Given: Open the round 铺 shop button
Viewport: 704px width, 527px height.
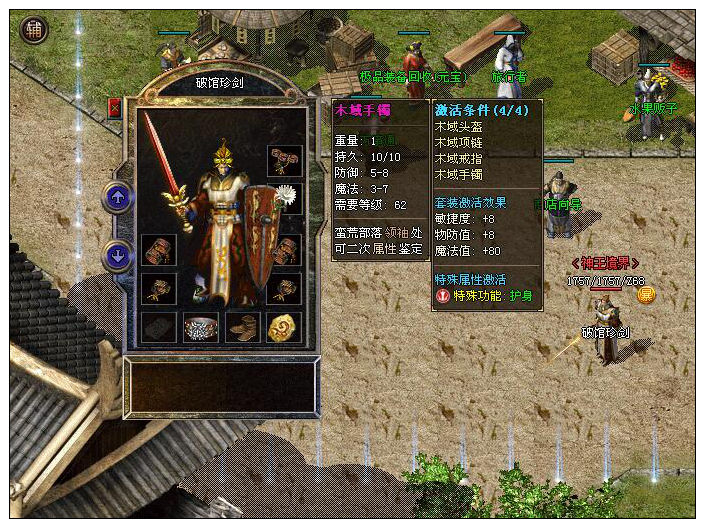Looking at the screenshot, I should (x=35, y=30).
